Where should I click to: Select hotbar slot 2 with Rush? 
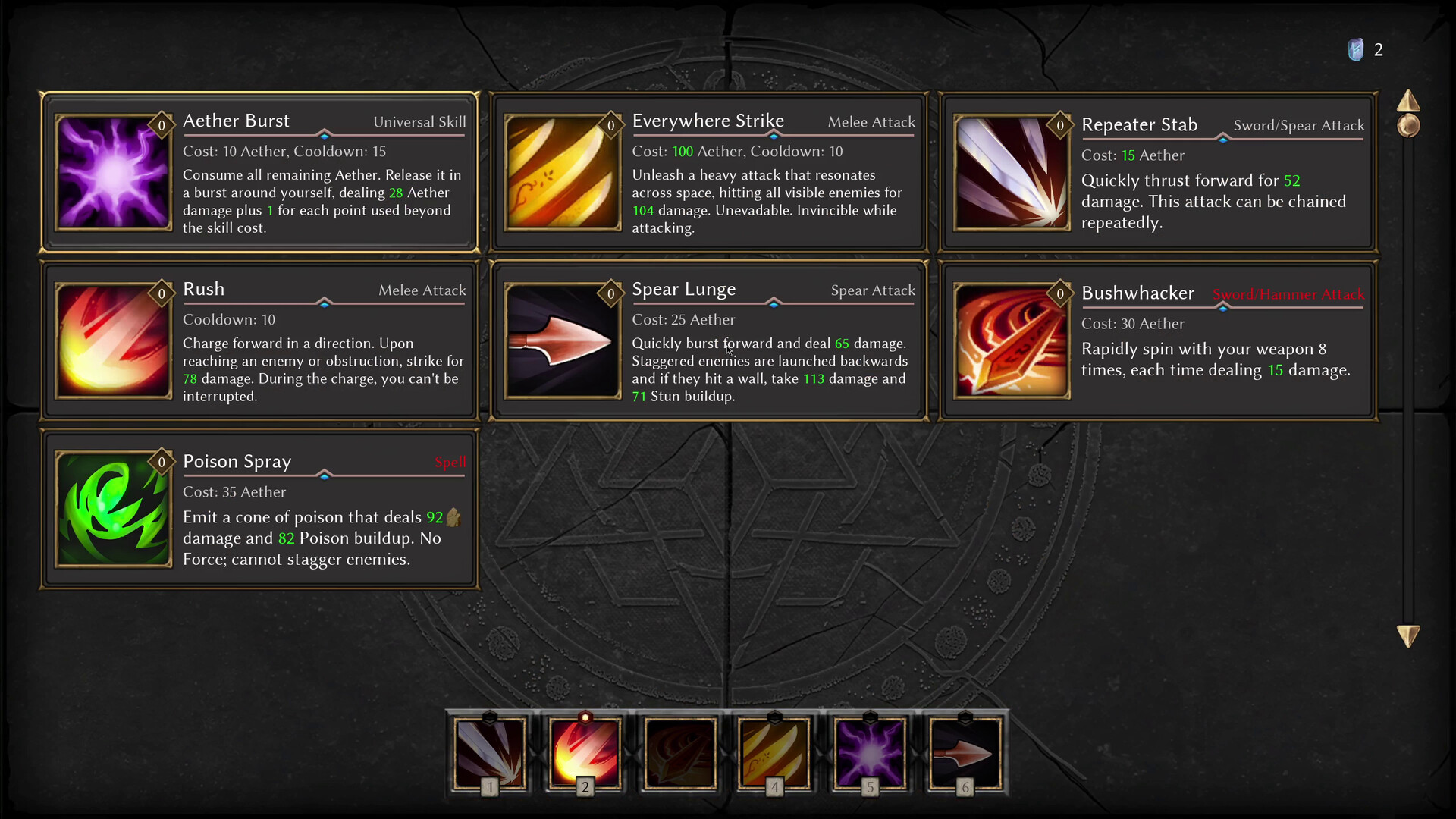[585, 754]
